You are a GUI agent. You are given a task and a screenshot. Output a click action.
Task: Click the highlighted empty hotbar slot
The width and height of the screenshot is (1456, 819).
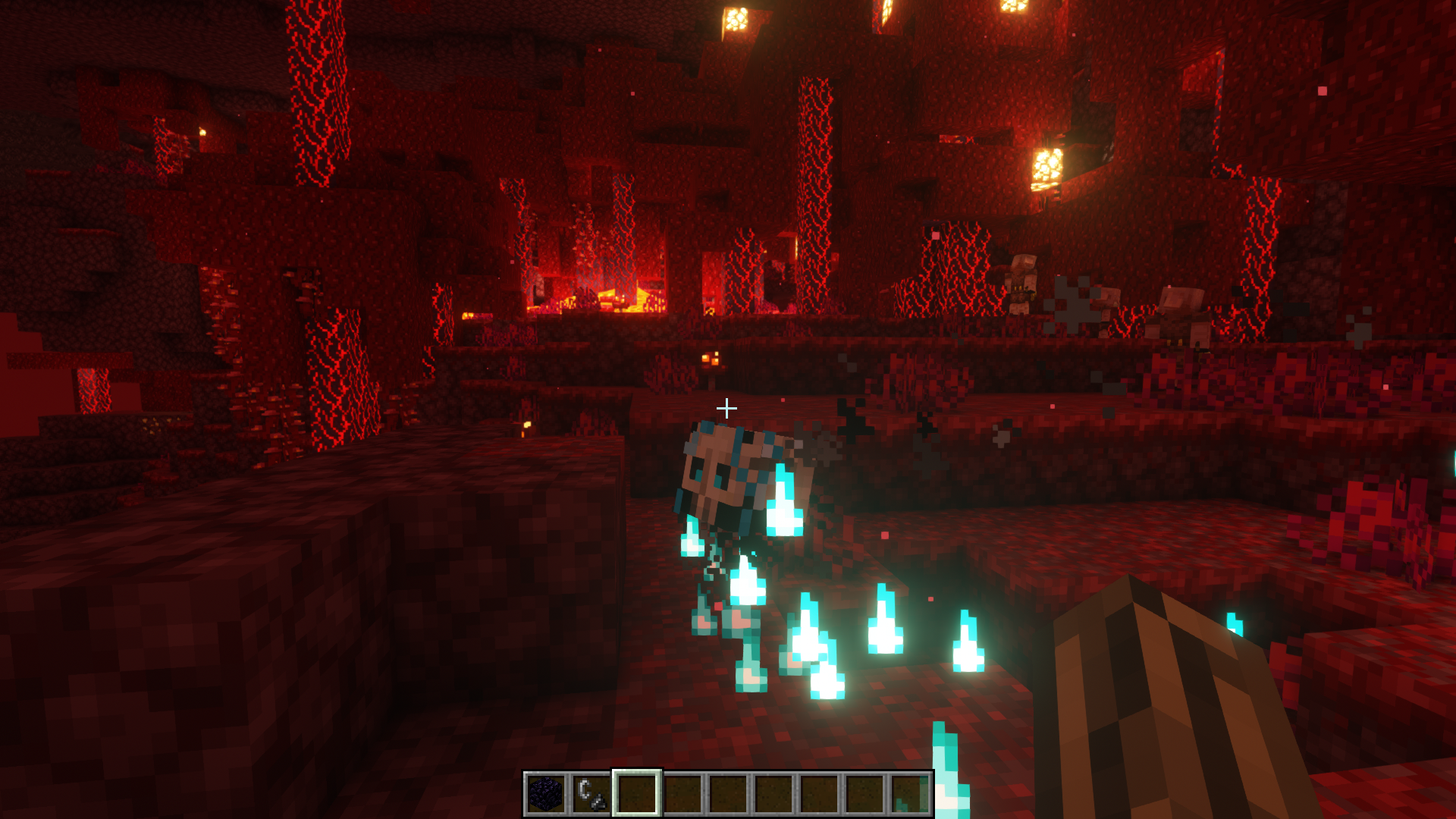(637, 794)
